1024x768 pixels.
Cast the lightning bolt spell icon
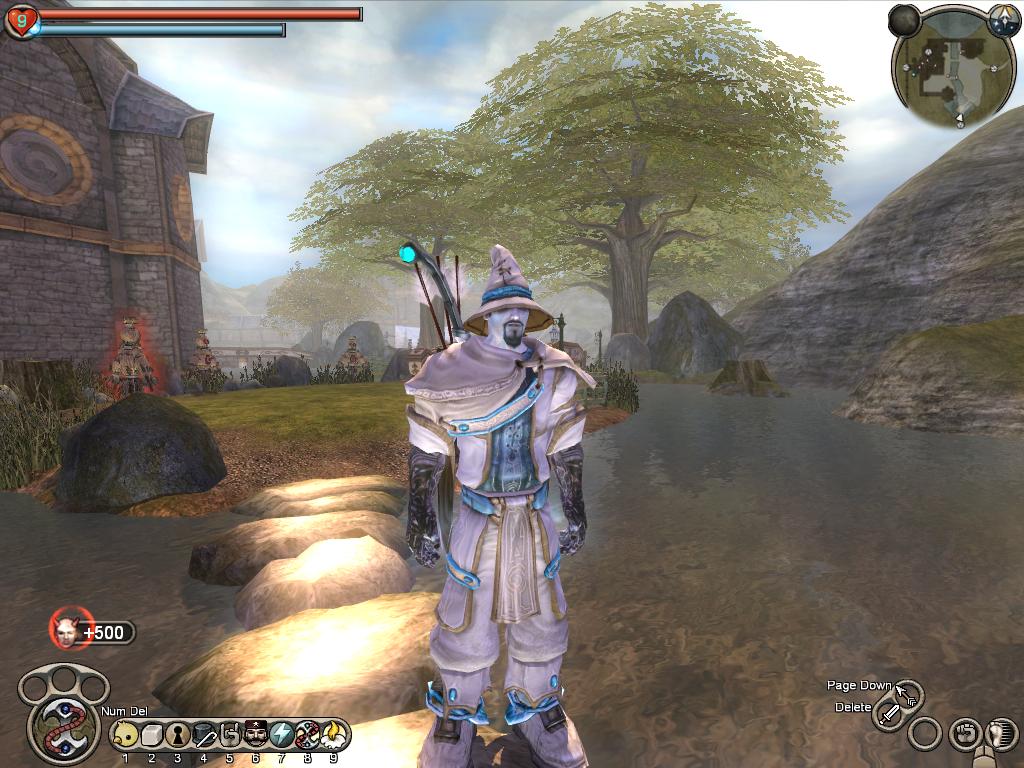(x=281, y=736)
